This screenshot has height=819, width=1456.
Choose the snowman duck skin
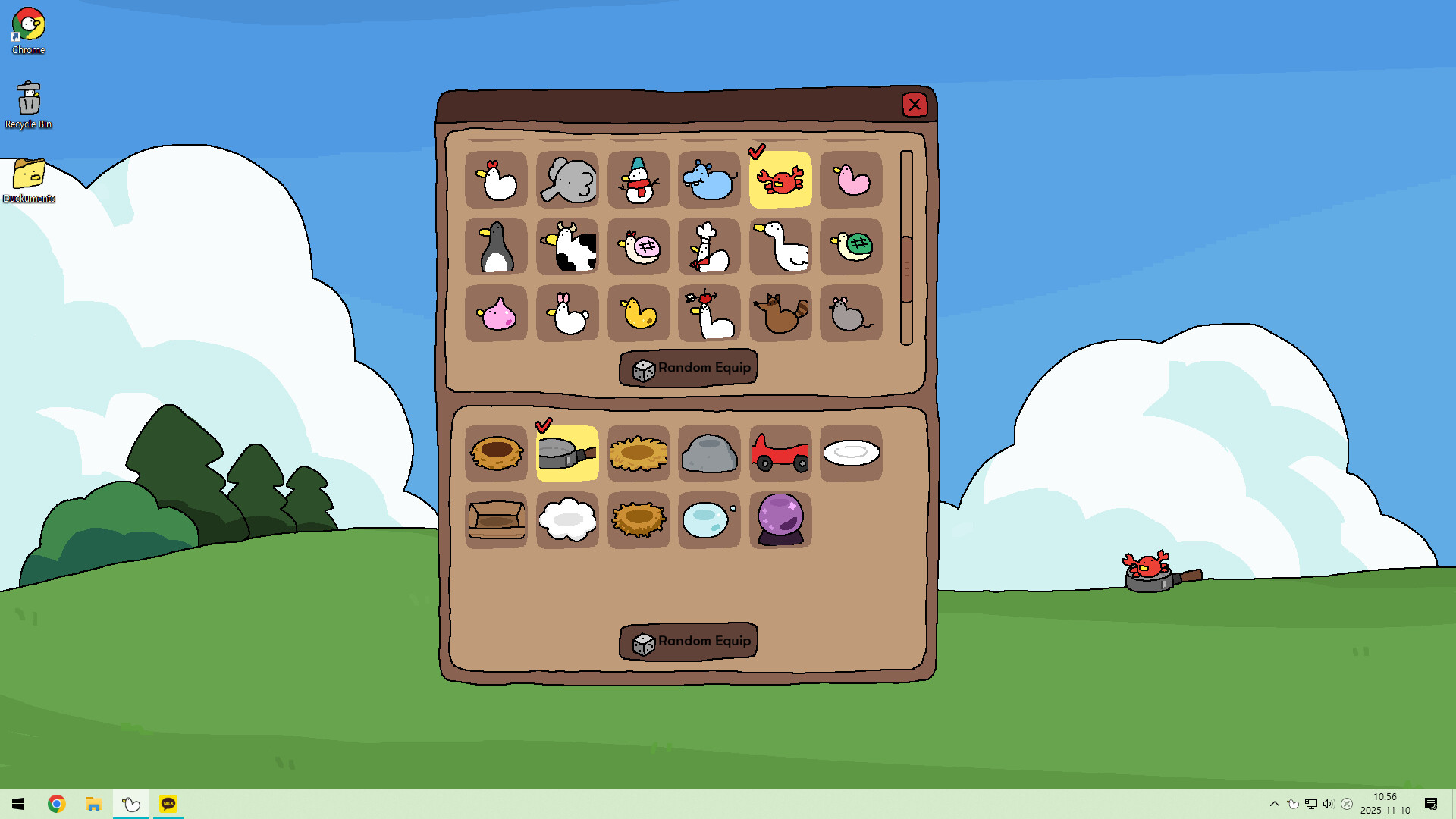tap(638, 180)
